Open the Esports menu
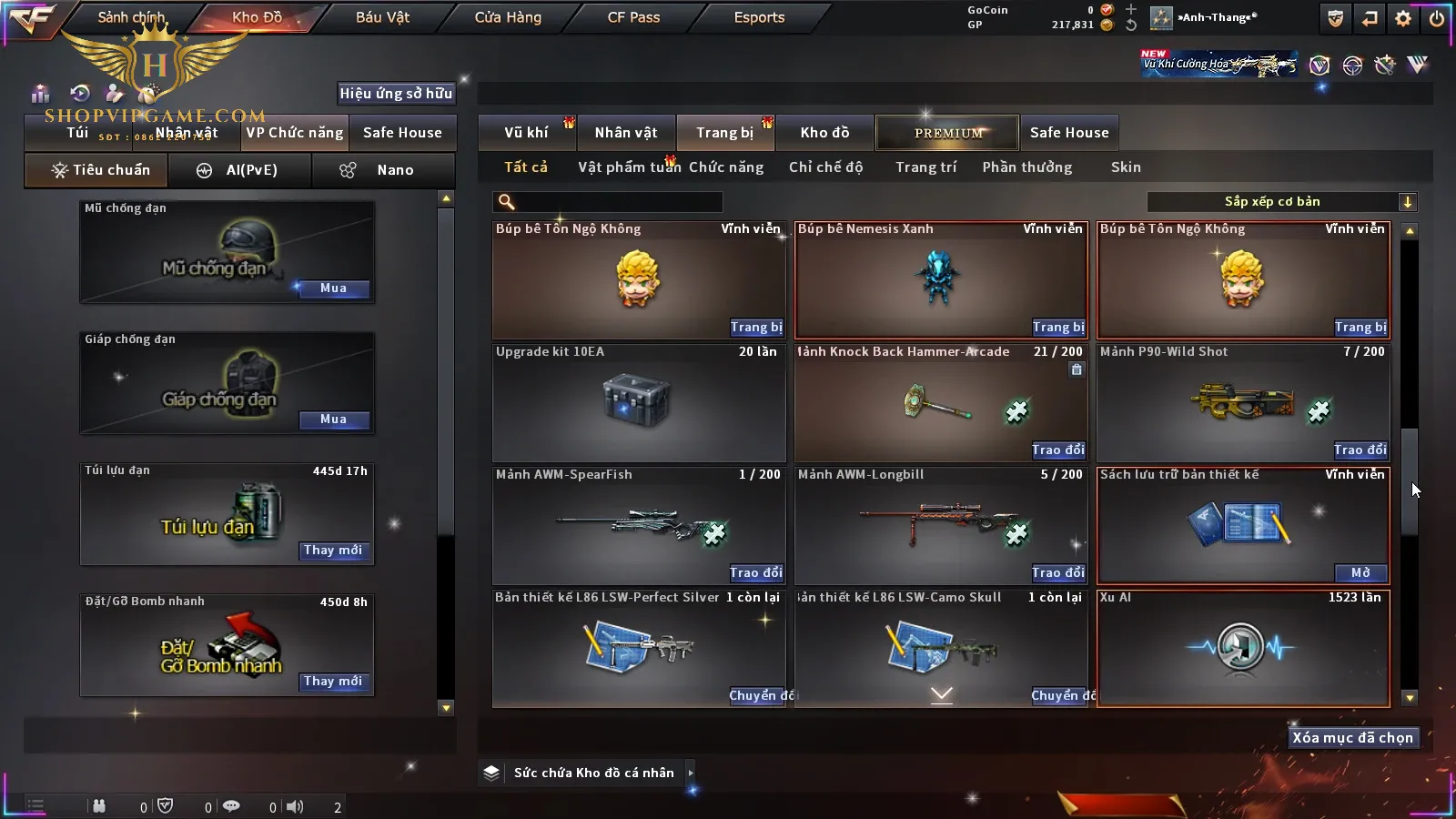The height and width of the screenshot is (819, 1456). (x=759, y=17)
